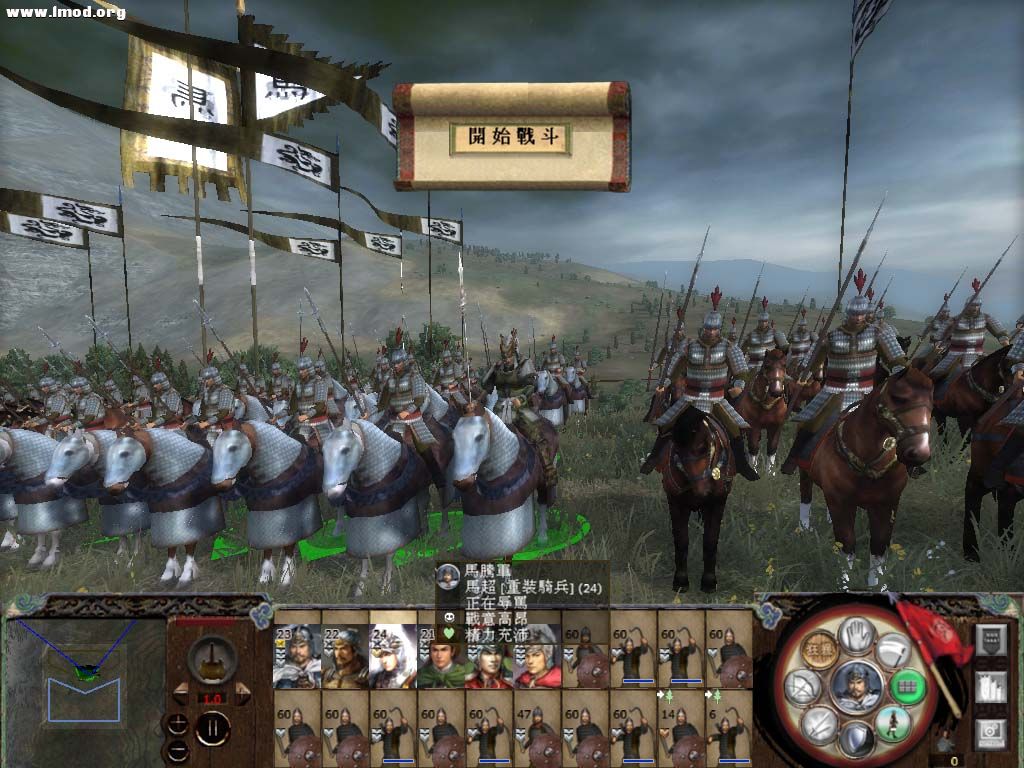Click the general portrait in command wheel

point(856,686)
